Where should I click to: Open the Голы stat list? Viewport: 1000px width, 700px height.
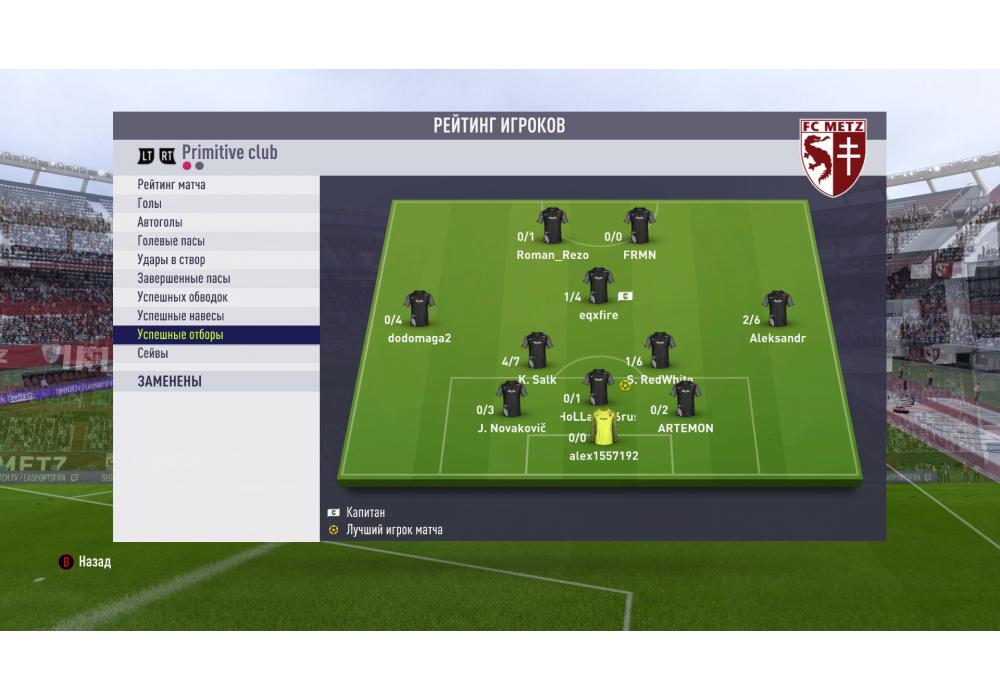(150, 204)
